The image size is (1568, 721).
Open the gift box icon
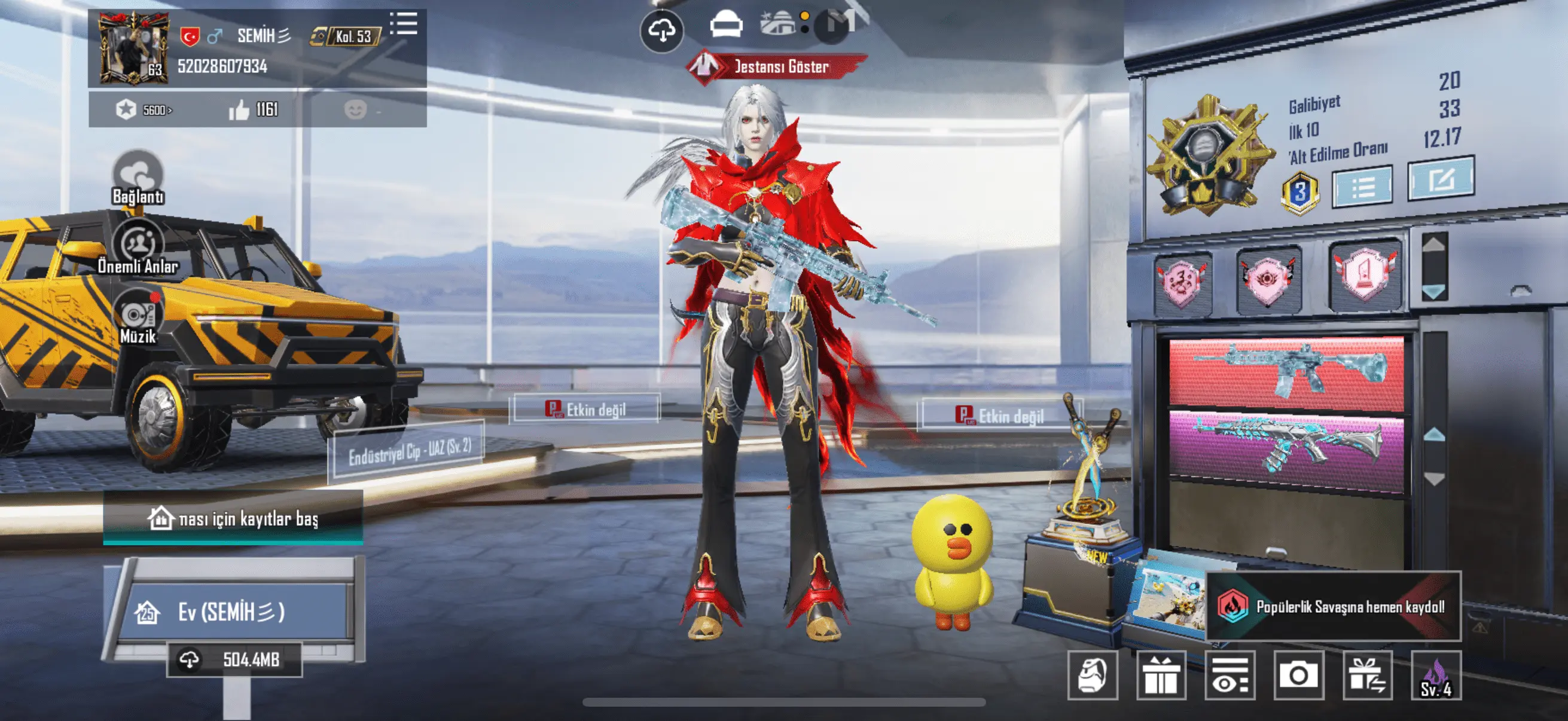(x=1161, y=676)
